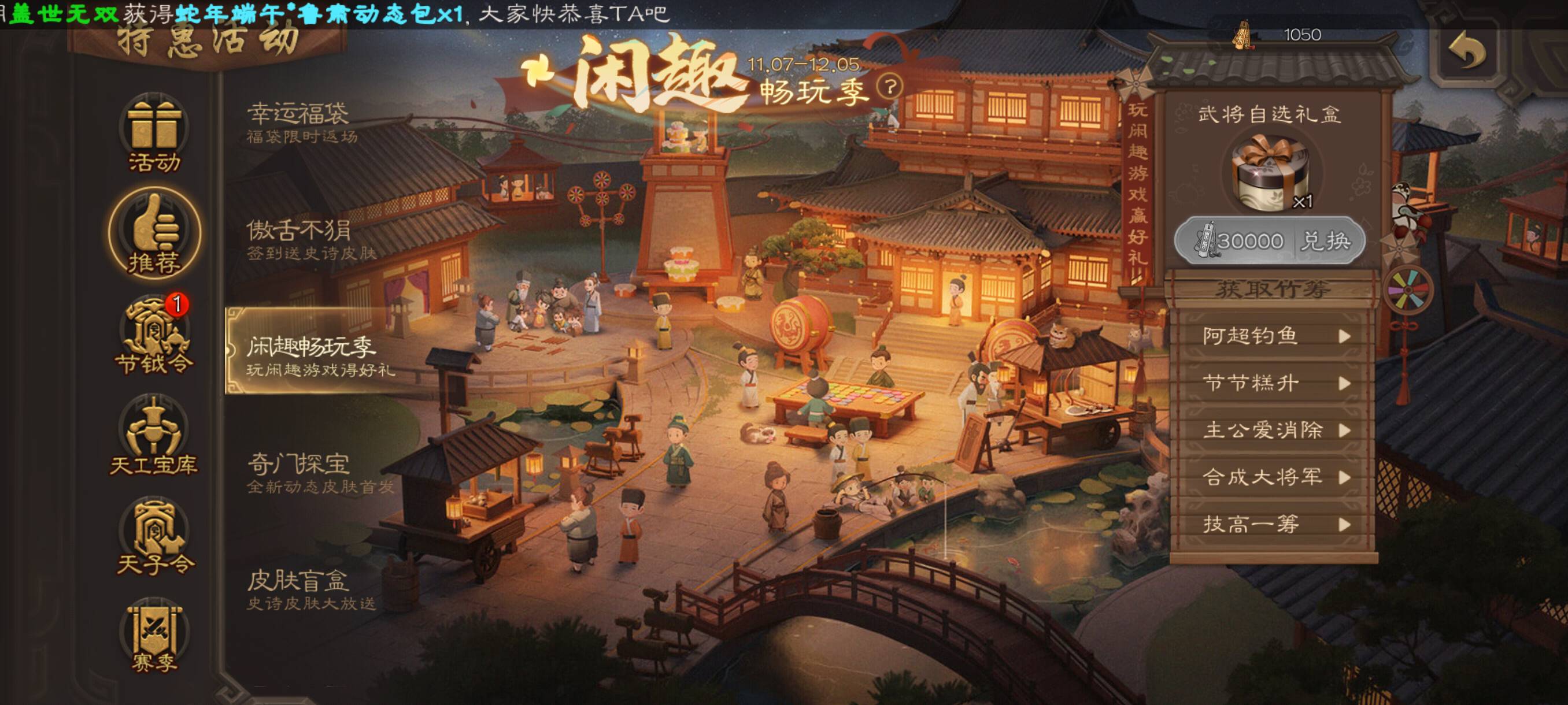Select the 推荐 thumbs-up category
The width and height of the screenshot is (1568, 705).
click(154, 234)
